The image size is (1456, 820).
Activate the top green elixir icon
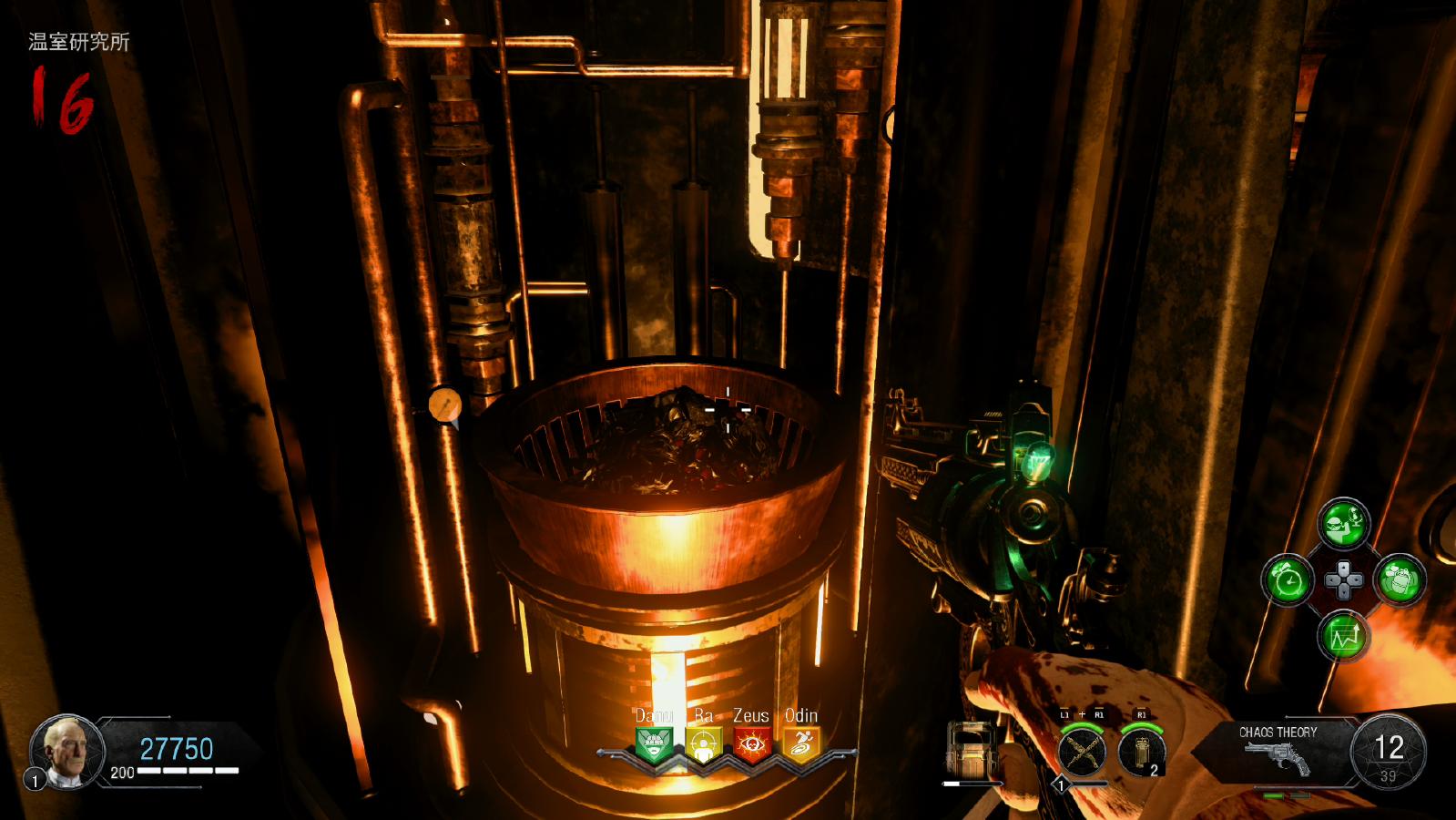[x=1344, y=523]
